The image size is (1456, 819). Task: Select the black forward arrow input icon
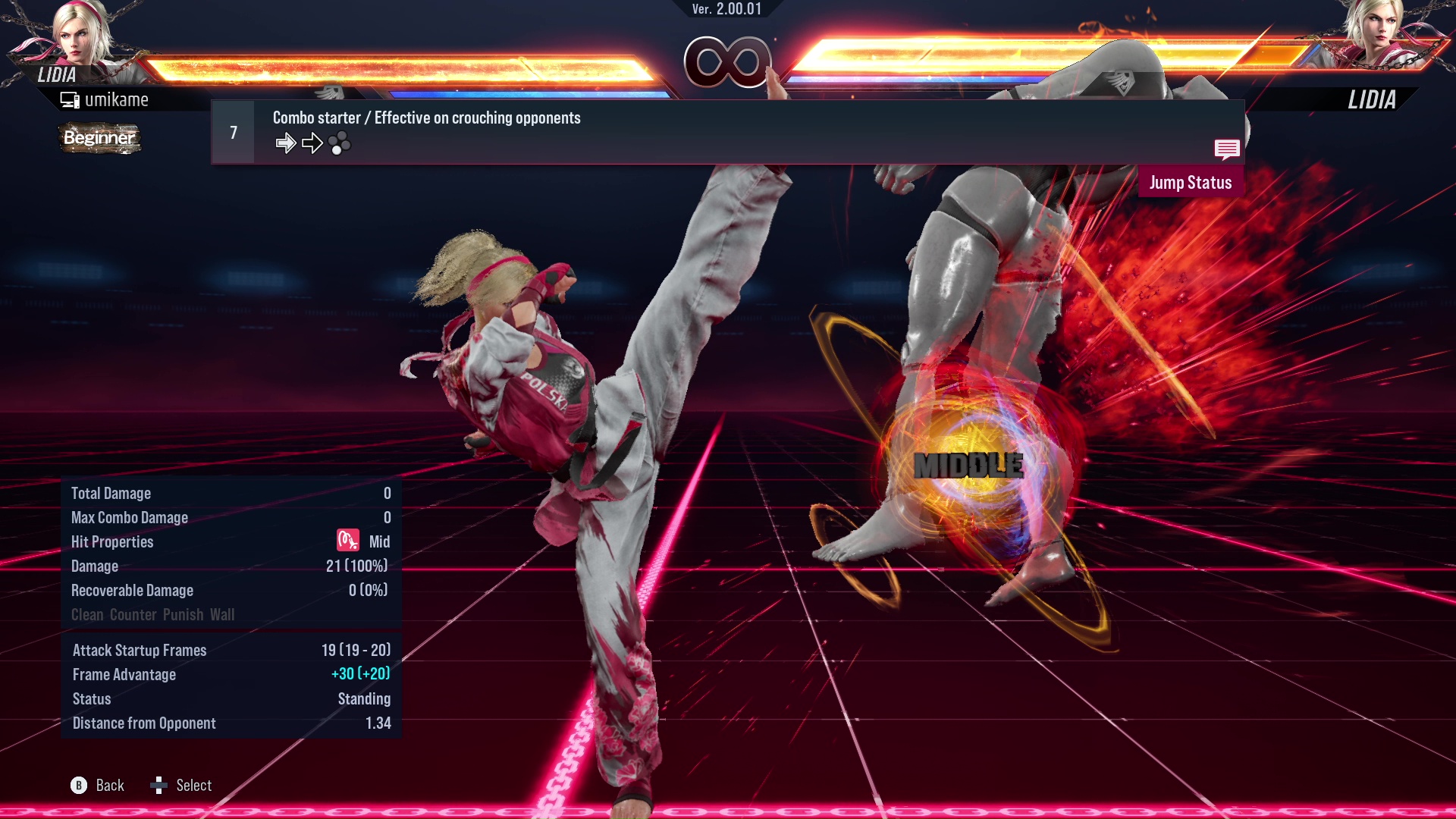point(312,142)
